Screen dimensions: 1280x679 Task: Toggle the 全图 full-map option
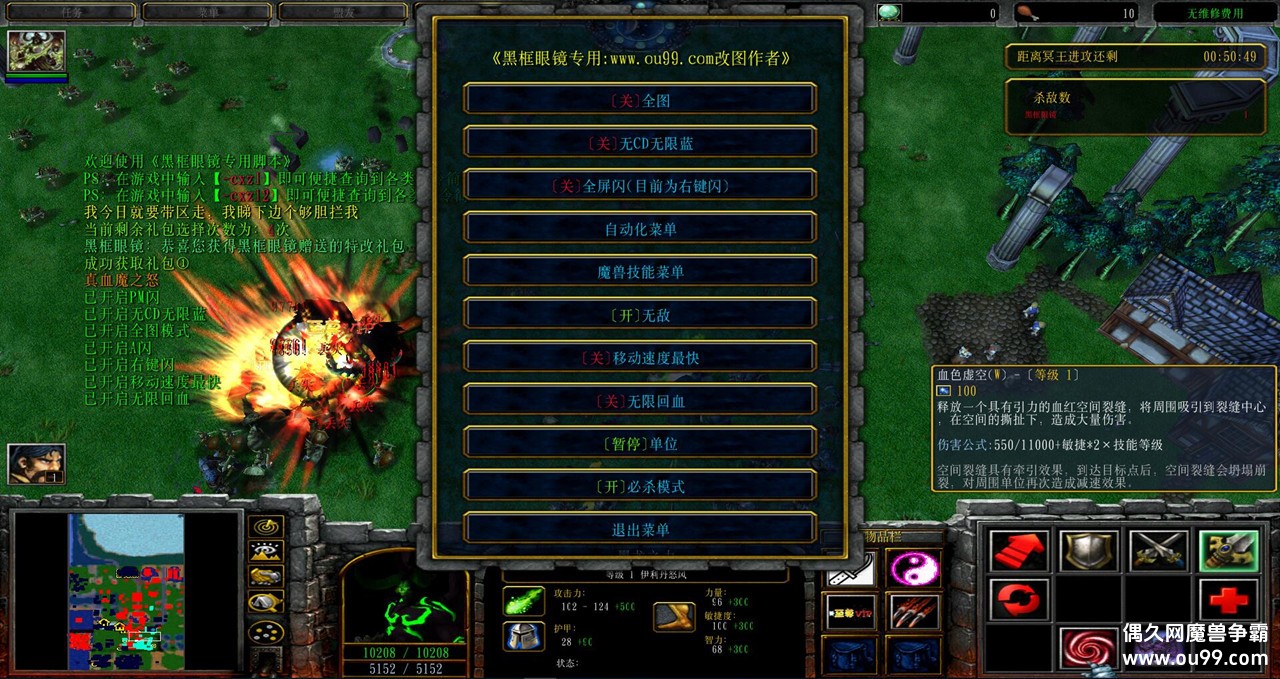point(640,100)
